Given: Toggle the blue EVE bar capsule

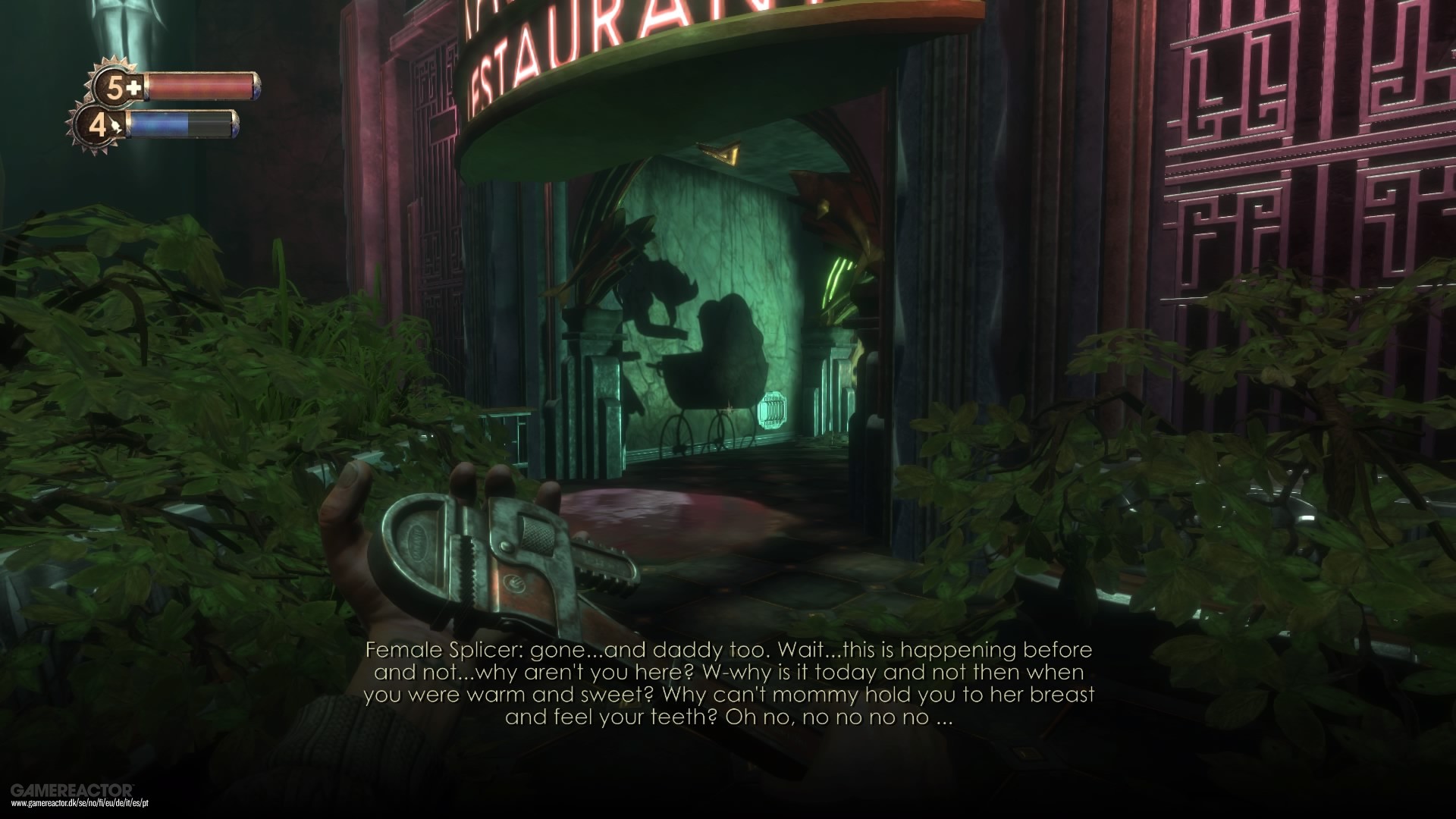Looking at the screenshot, I should (182, 124).
